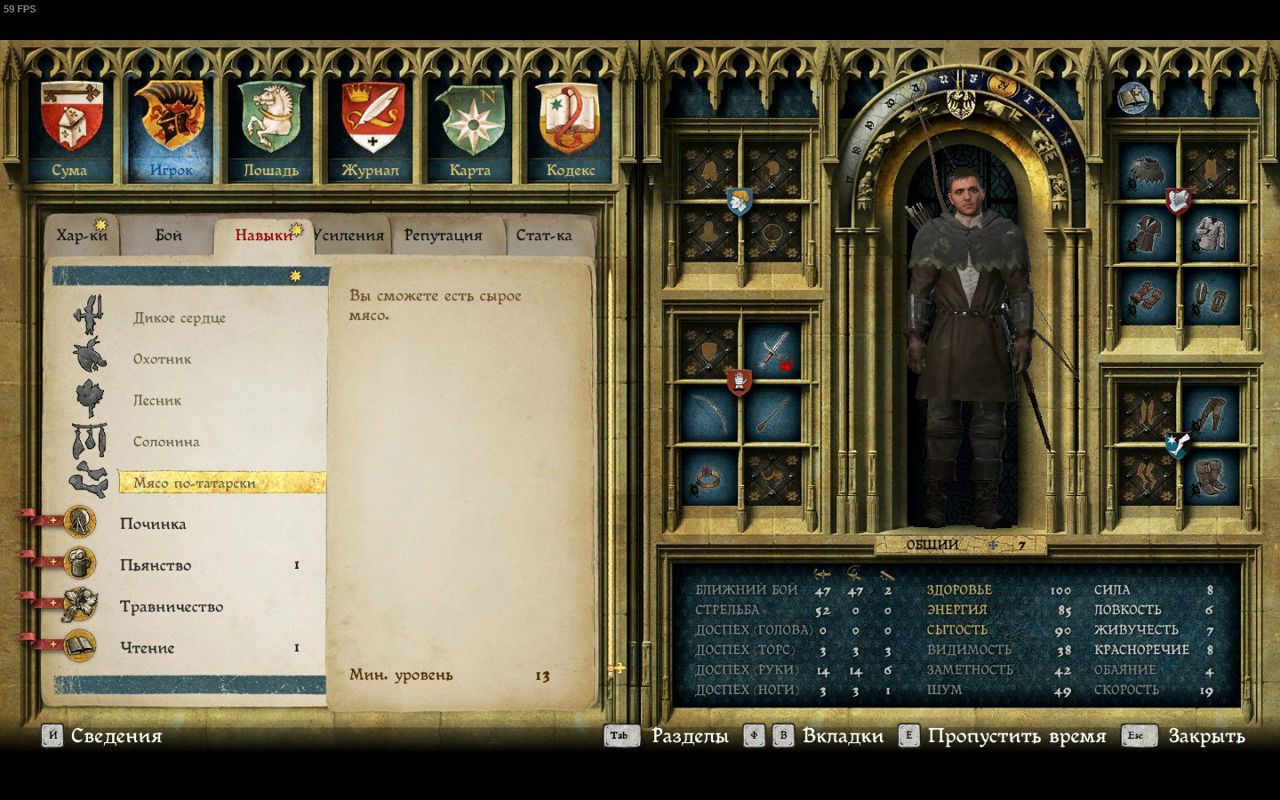Viewport: 1280px width, 800px height.
Task: Open the Усиления buffs tab
Action: pyautogui.click(x=349, y=236)
